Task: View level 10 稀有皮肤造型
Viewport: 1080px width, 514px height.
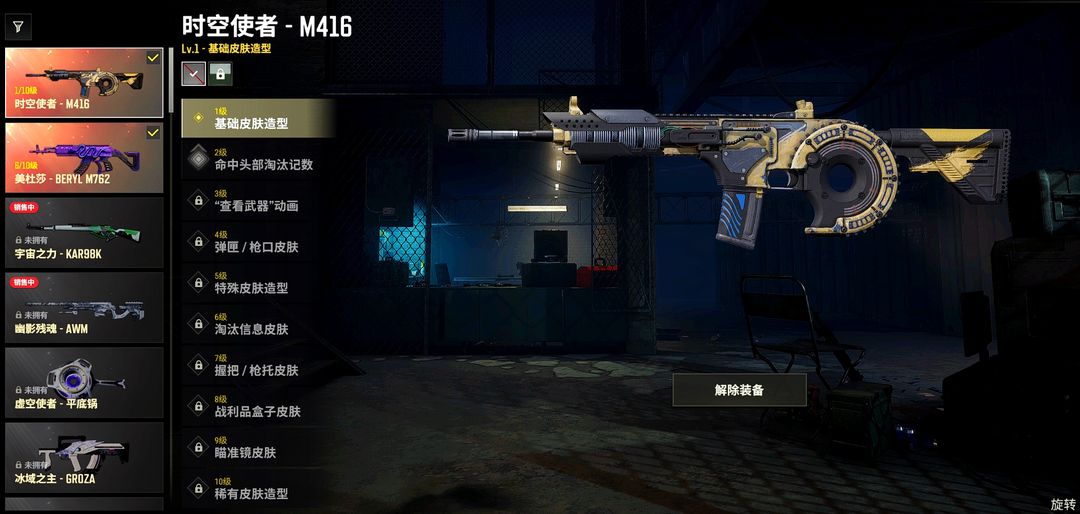Action: point(257,488)
